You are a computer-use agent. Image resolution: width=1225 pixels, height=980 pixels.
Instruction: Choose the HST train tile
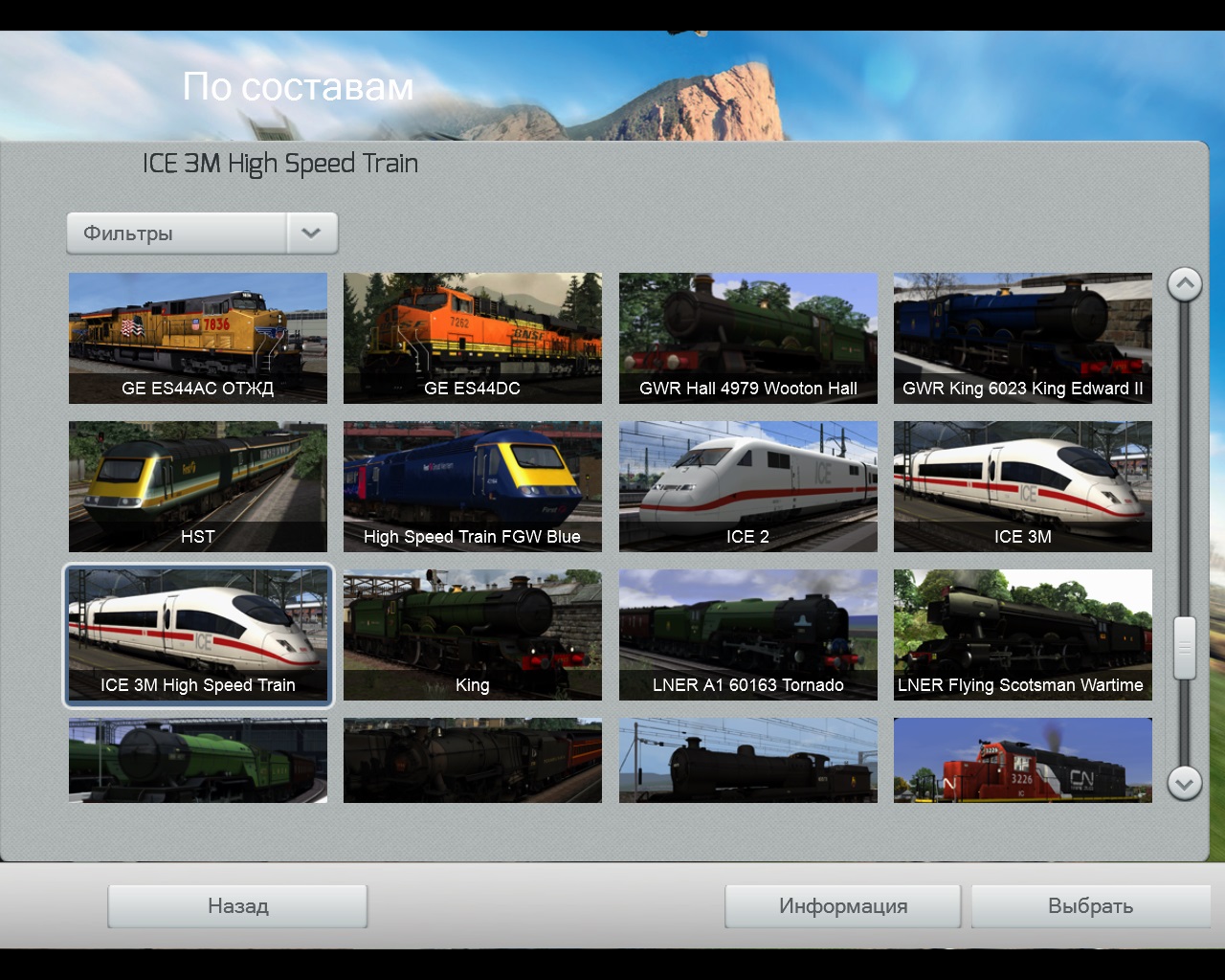(x=198, y=485)
